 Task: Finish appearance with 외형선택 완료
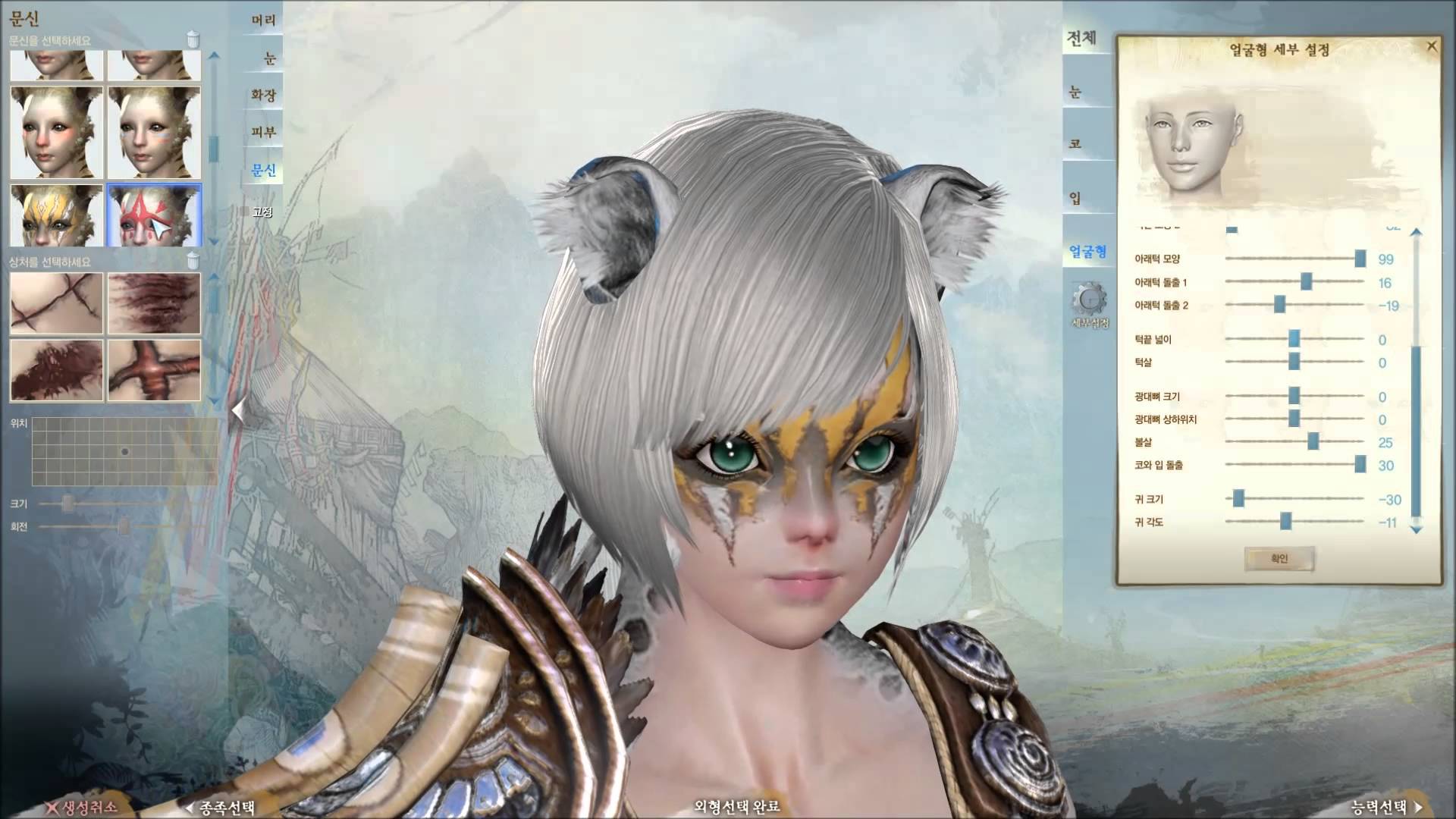point(736,807)
